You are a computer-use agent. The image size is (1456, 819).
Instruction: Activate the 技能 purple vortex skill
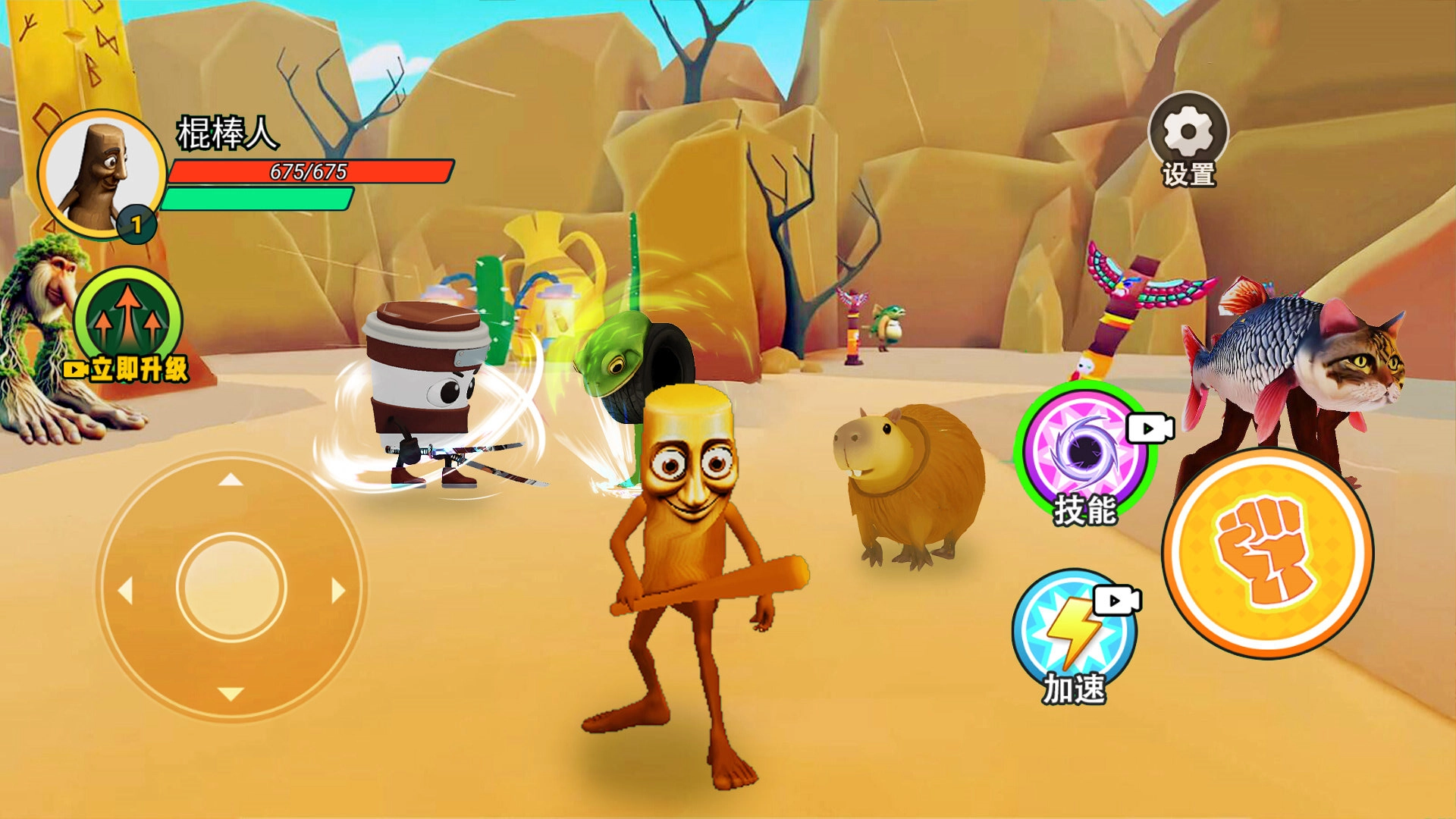pyautogui.click(x=1085, y=450)
